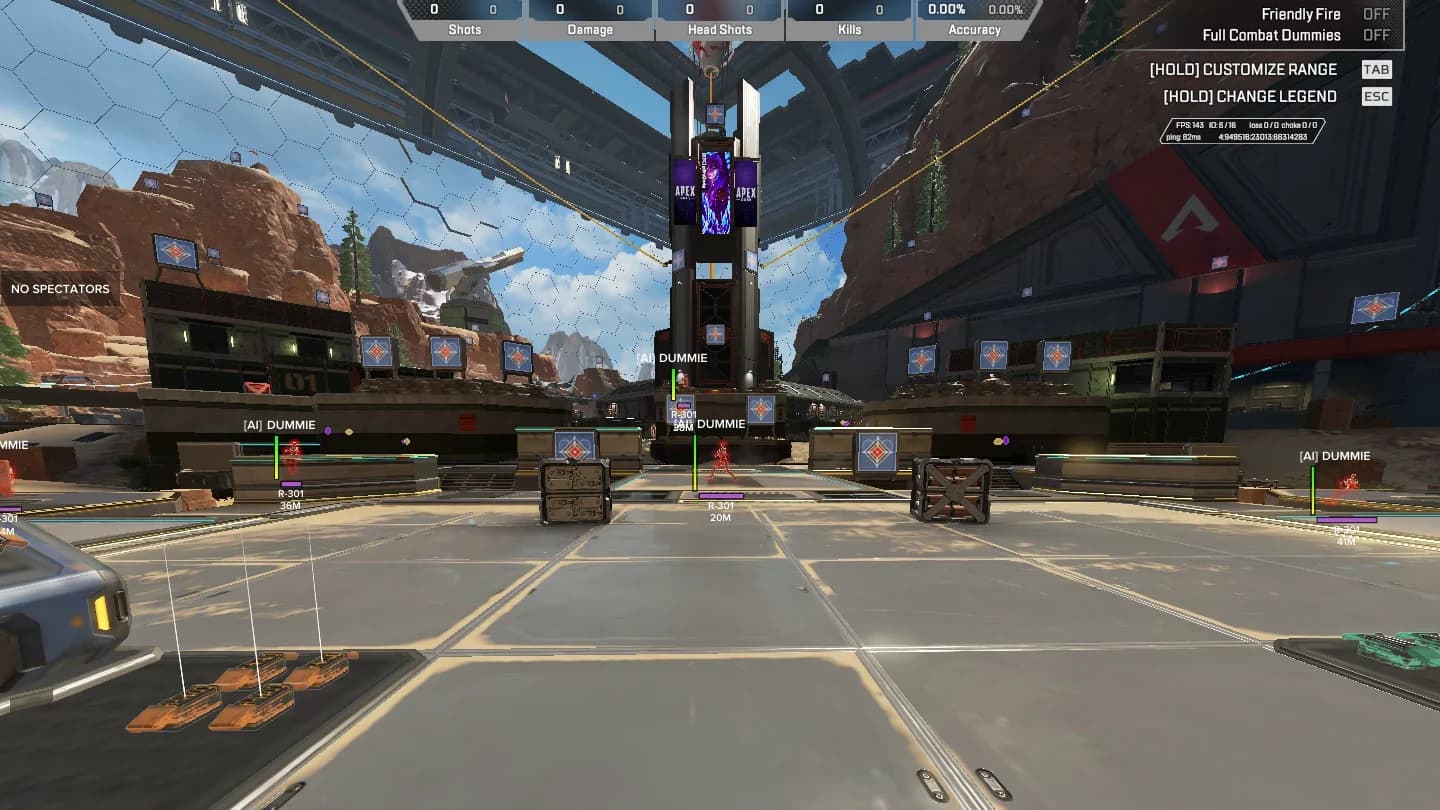Click the purple APEX holographic display on tower
The height and width of the screenshot is (810, 1440).
[x=716, y=193]
